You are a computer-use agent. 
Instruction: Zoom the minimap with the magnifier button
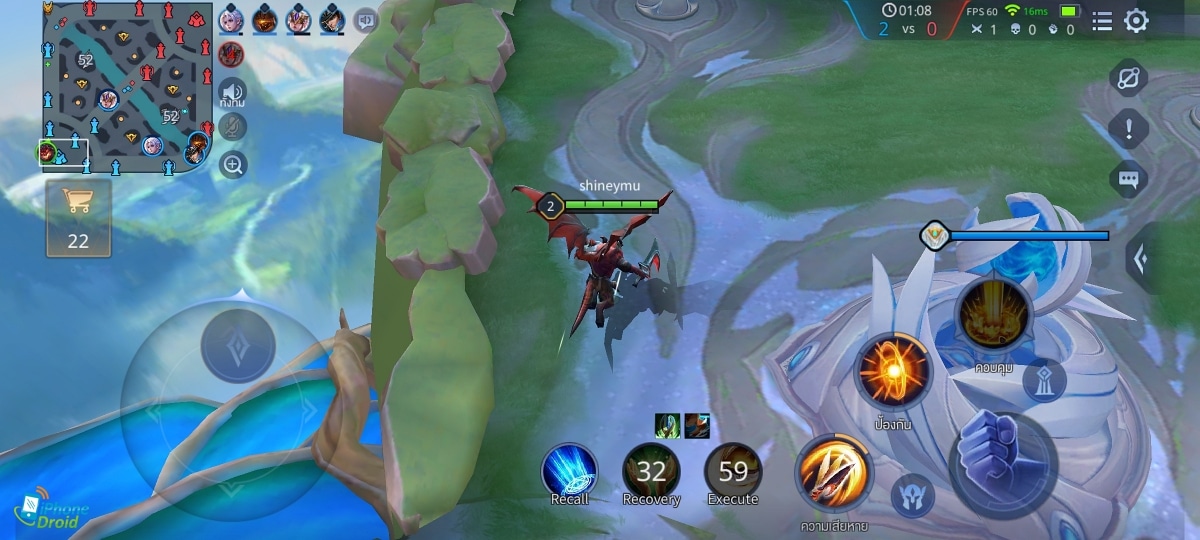point(233,165)
